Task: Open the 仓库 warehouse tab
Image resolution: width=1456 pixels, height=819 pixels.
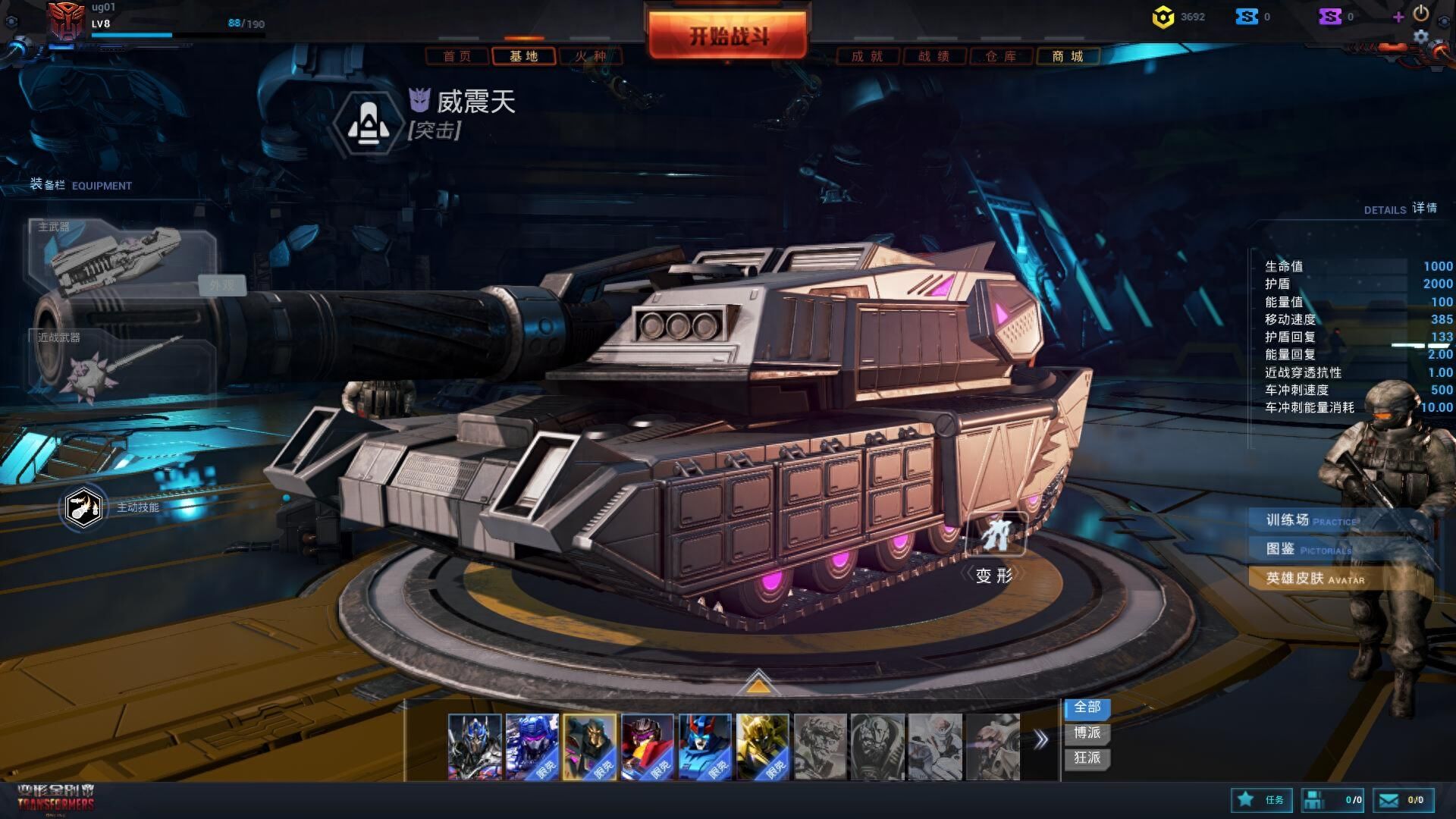Action: tap(1001, 56)
